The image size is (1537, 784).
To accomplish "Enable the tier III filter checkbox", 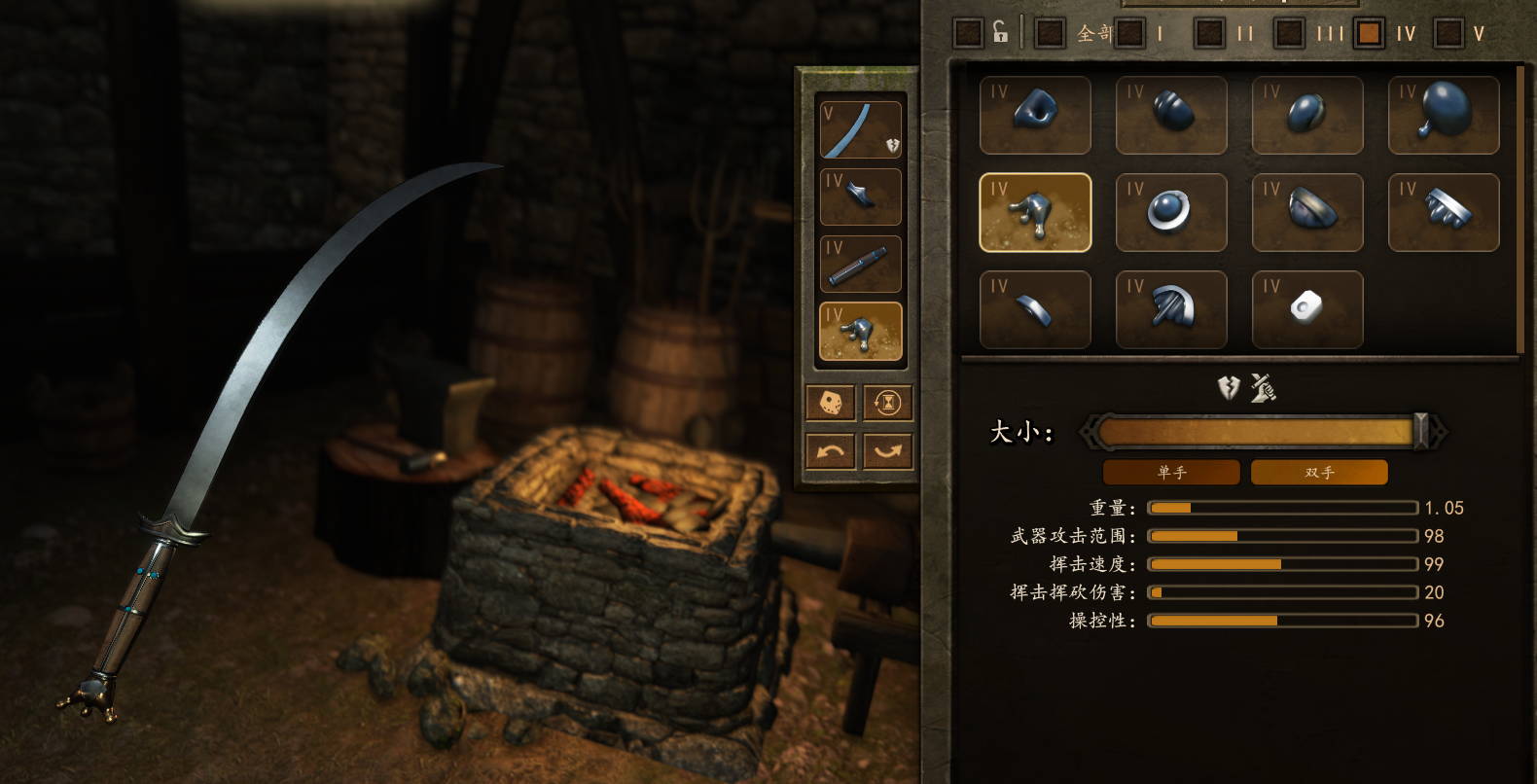I will point(1290,33).
